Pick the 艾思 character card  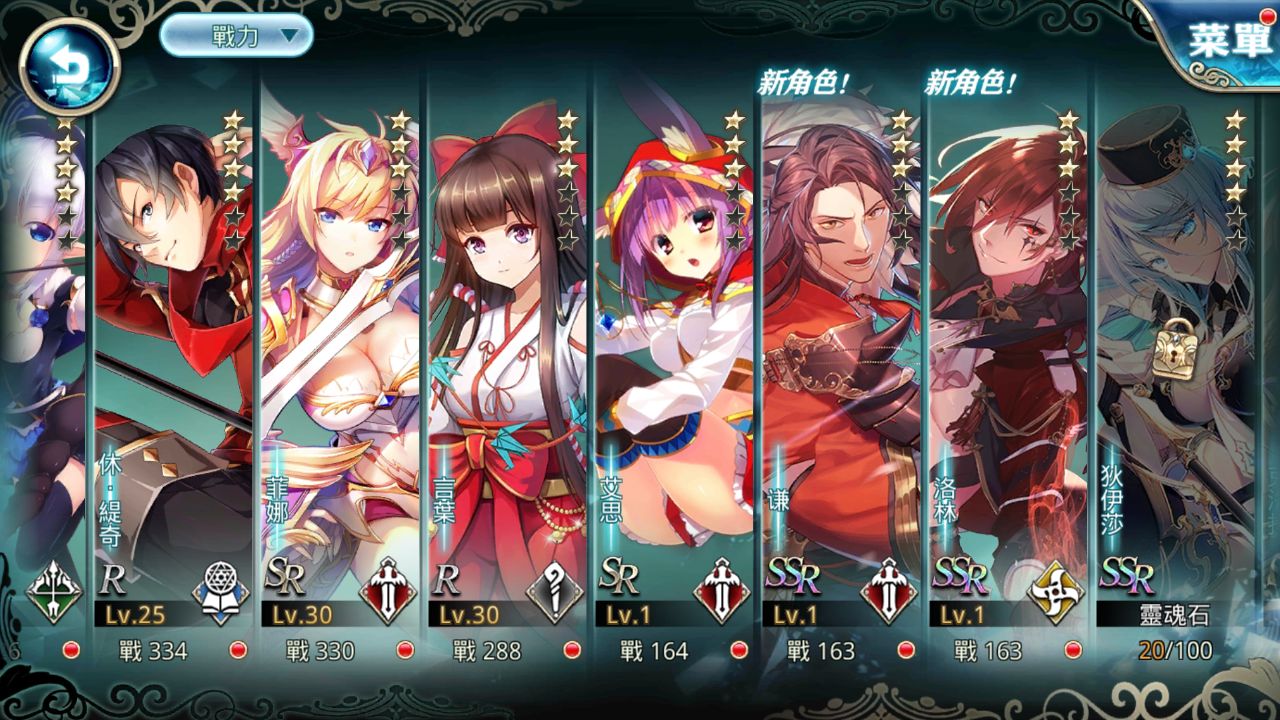click(x=674, y=380)
